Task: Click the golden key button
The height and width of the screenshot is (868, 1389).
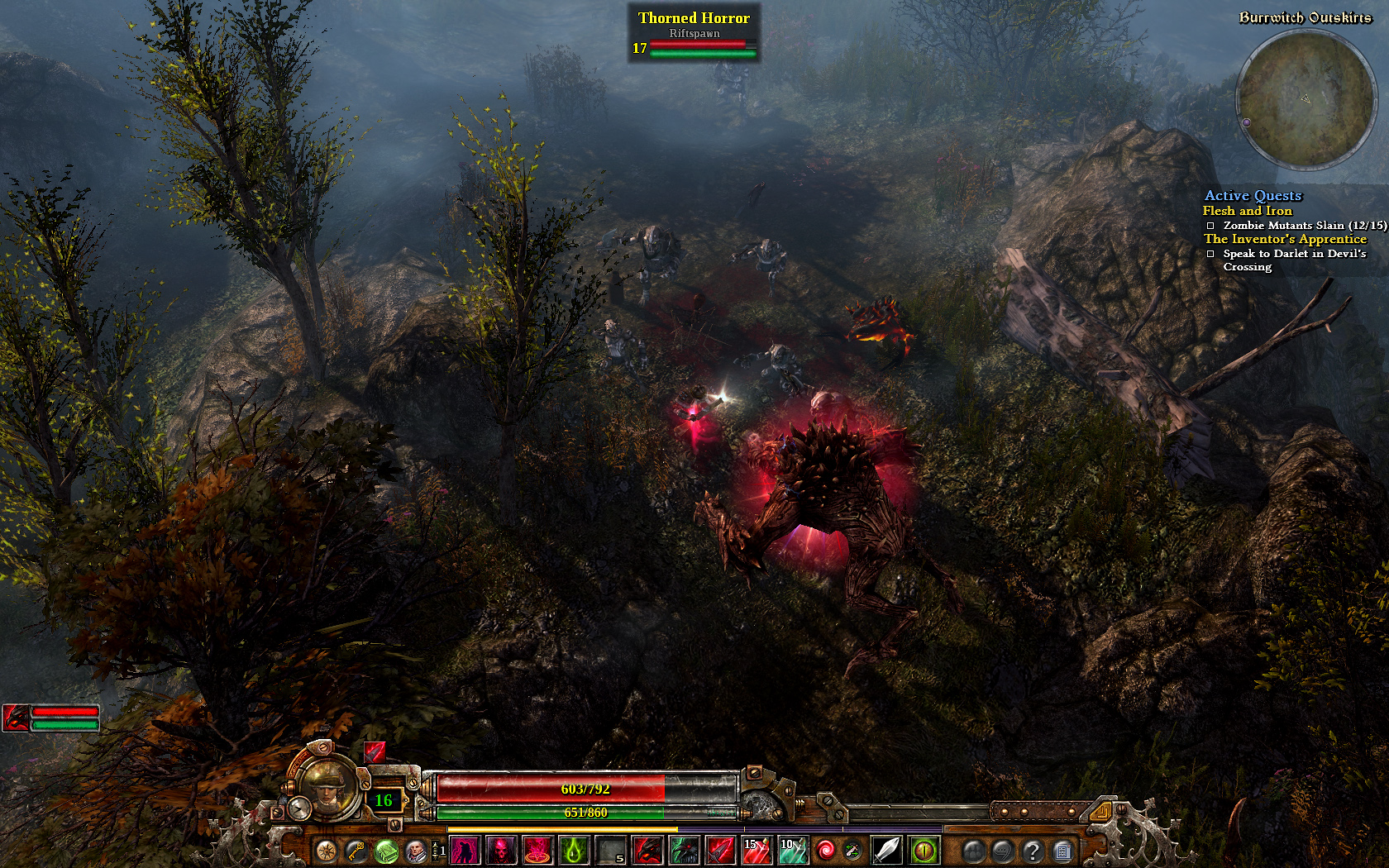Action: click(x=356, y=850)
